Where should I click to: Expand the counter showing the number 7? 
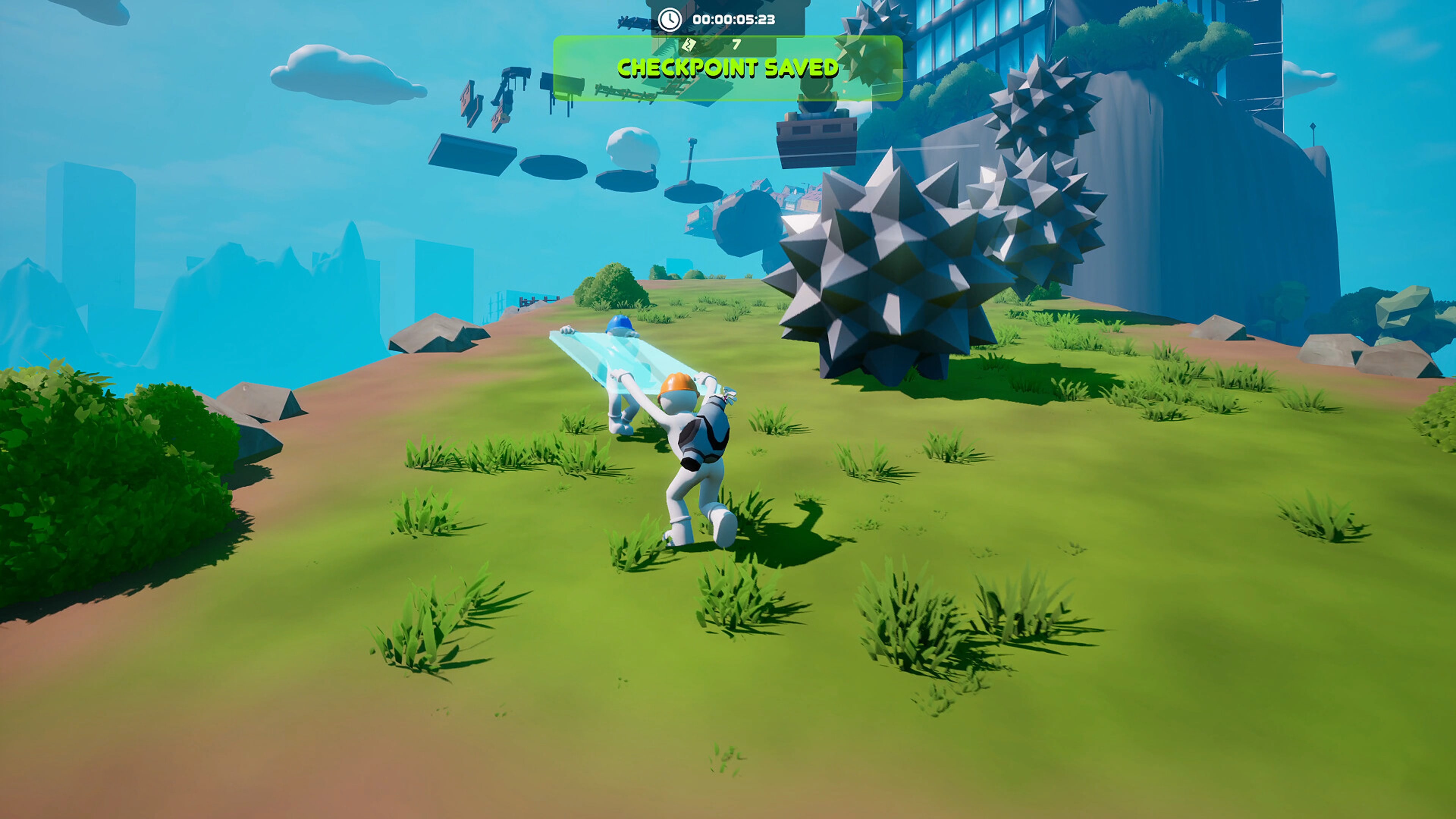click(736, 44)
